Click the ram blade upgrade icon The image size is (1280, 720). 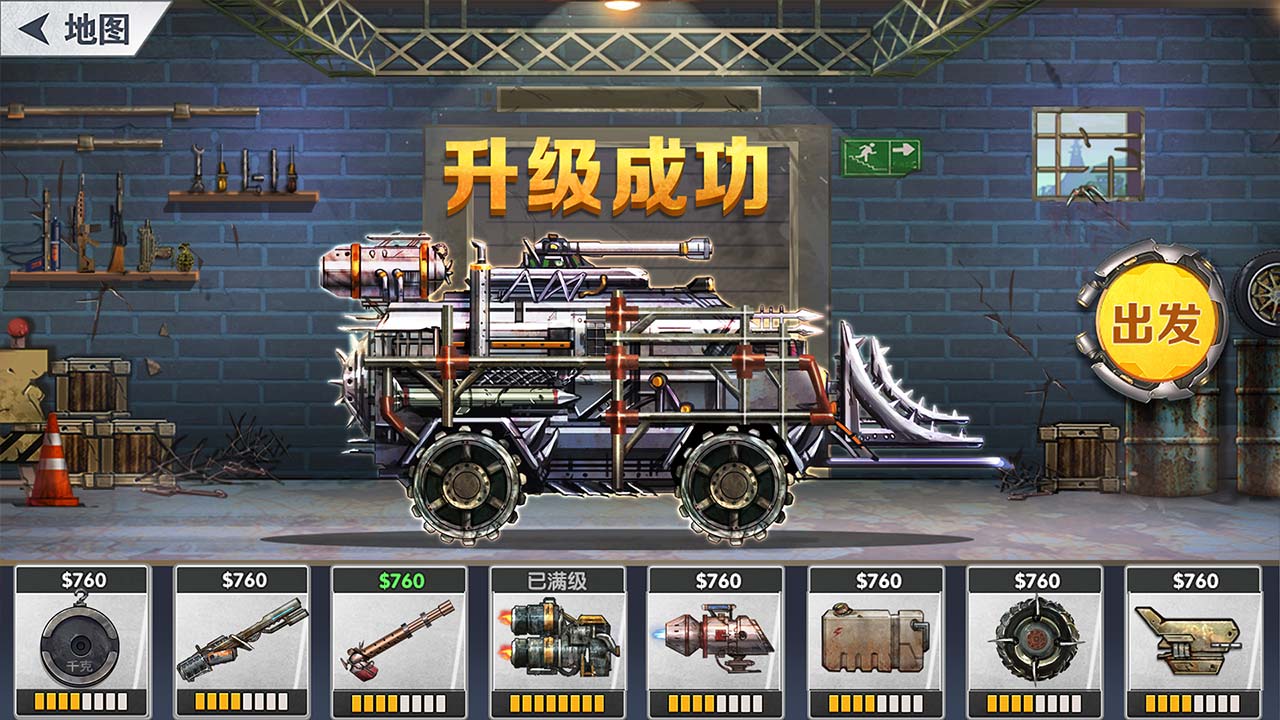pos(1189,640)
